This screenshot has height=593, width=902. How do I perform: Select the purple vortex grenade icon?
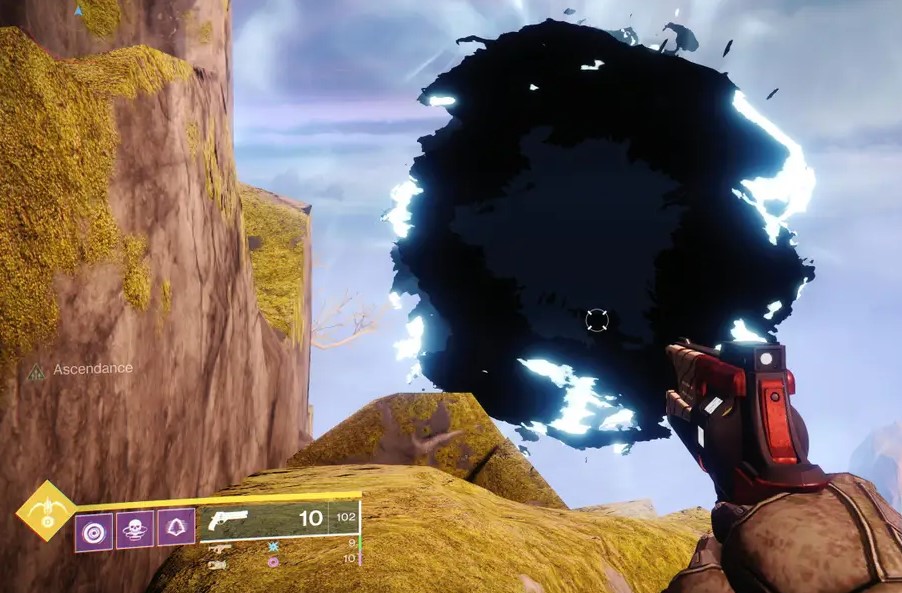[93, 528]
